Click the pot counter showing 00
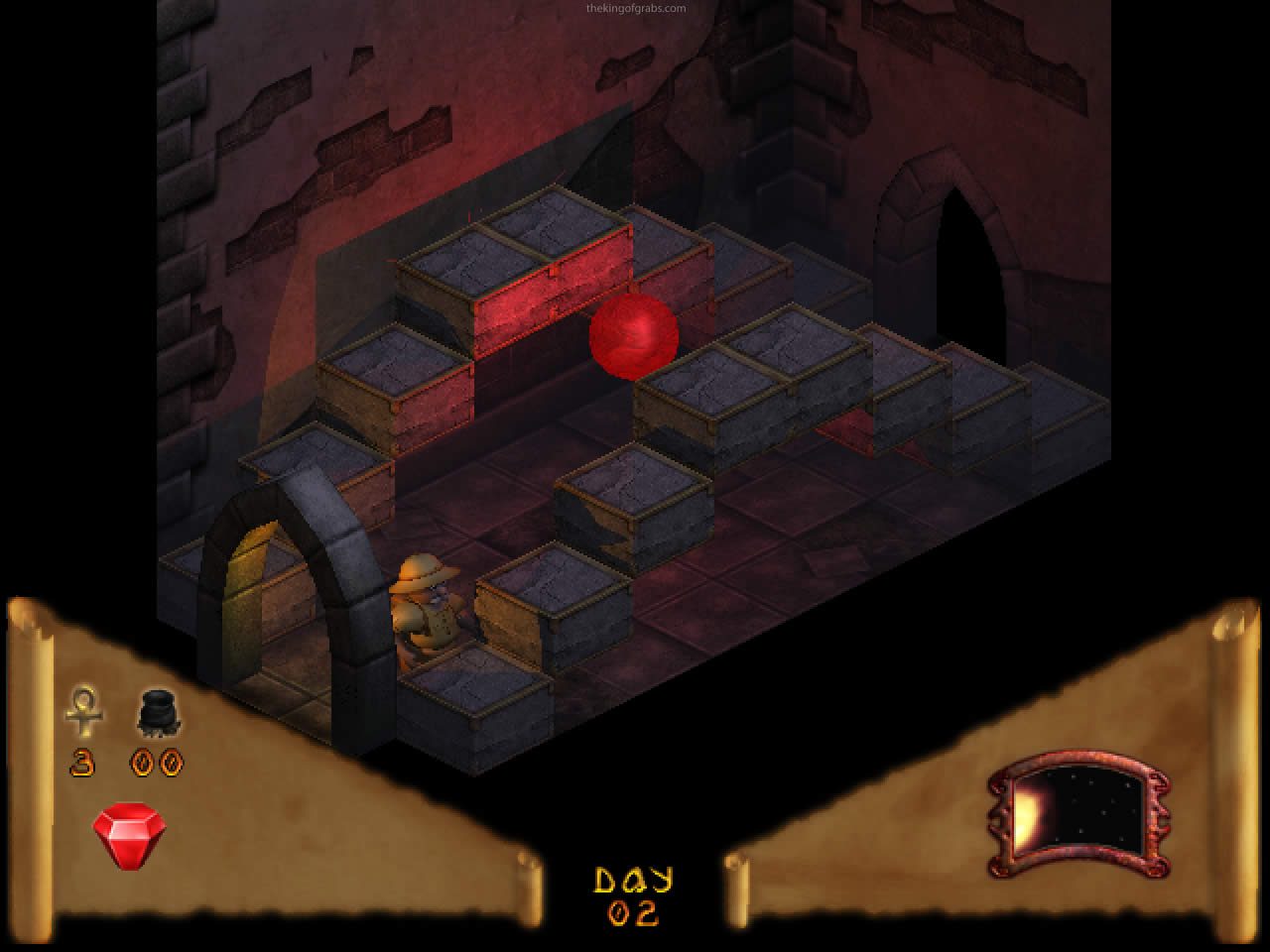 click(157, 764)
